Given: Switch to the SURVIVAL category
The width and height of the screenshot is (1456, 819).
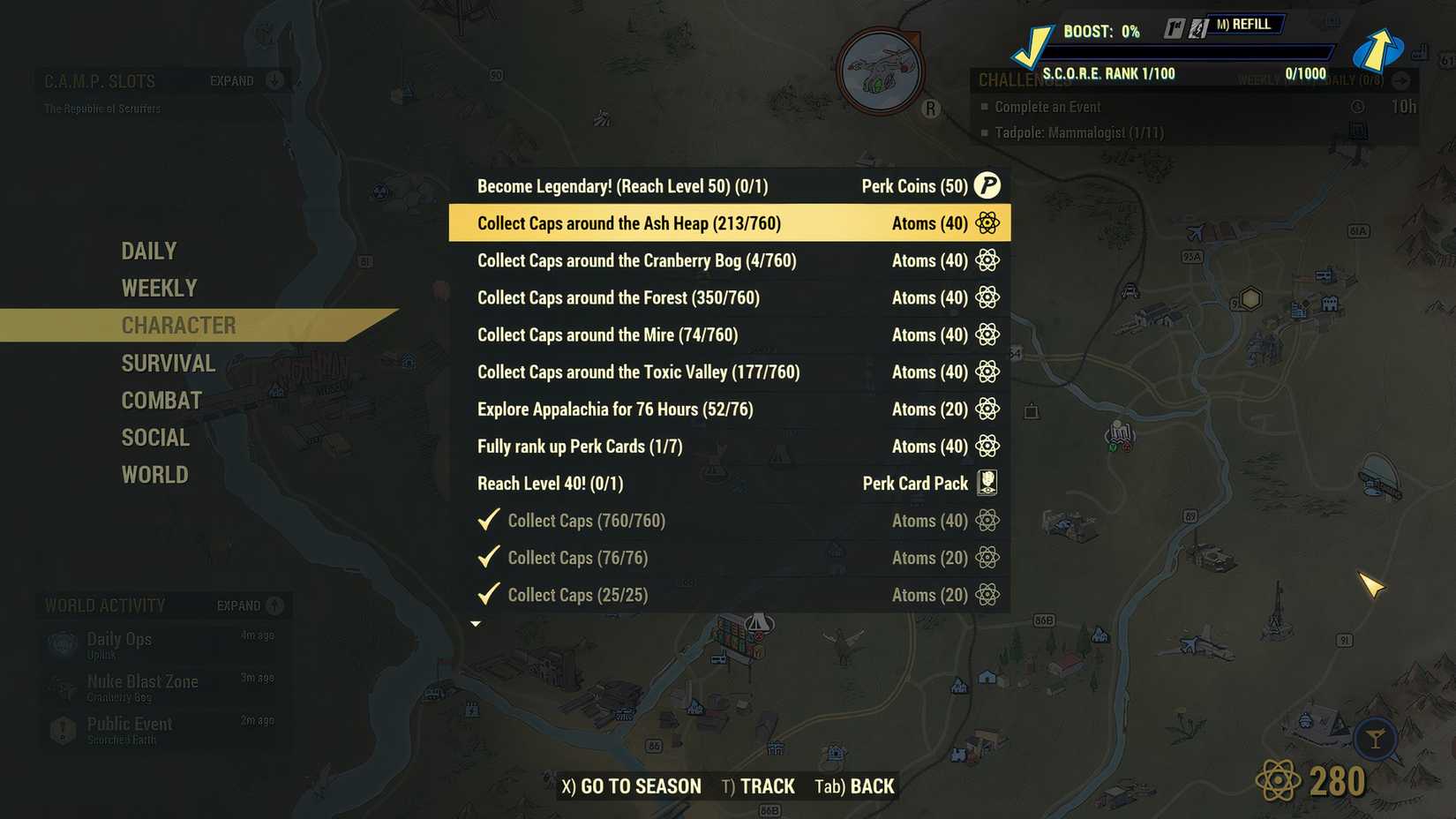Looking at the screenshot, I should click(x=168, y=363).
